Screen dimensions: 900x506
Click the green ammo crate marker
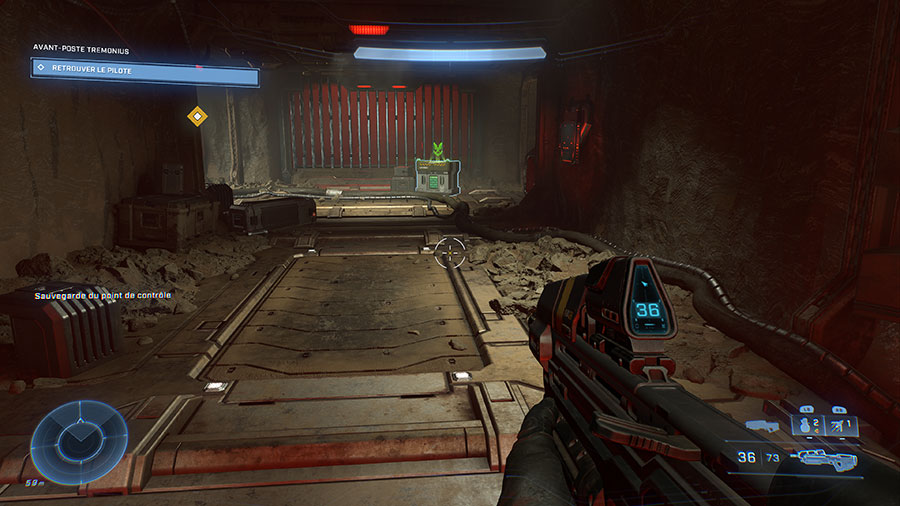436,174
